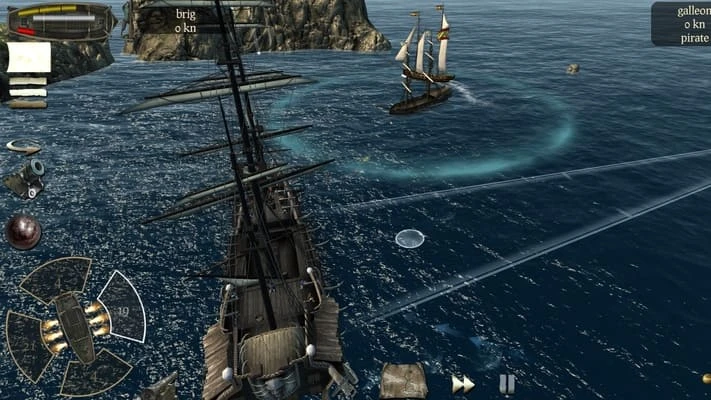Image resolution: width=711 pixels, height=400 pixels.
Task: Activate the fast-forward time button
Action: point(462,384)
